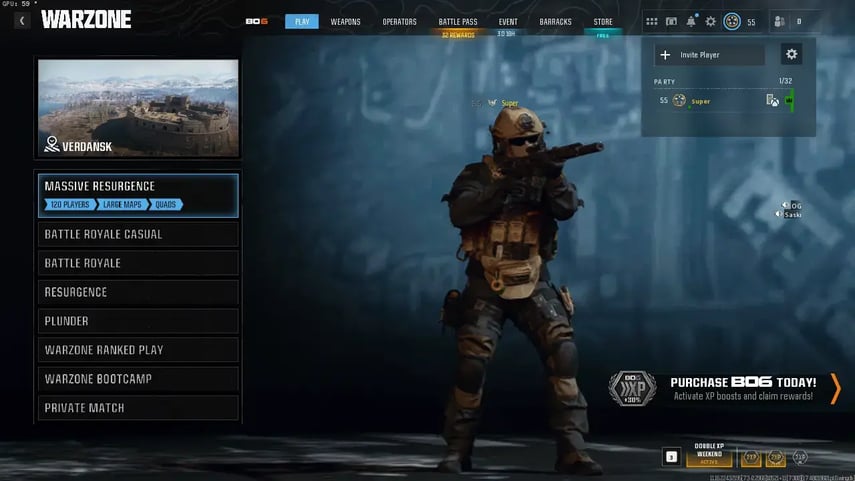Switch to the Battle Pass tab
The width and height of the screenshot is (855, 481).
pyautogui.click(x=459, y=22)
